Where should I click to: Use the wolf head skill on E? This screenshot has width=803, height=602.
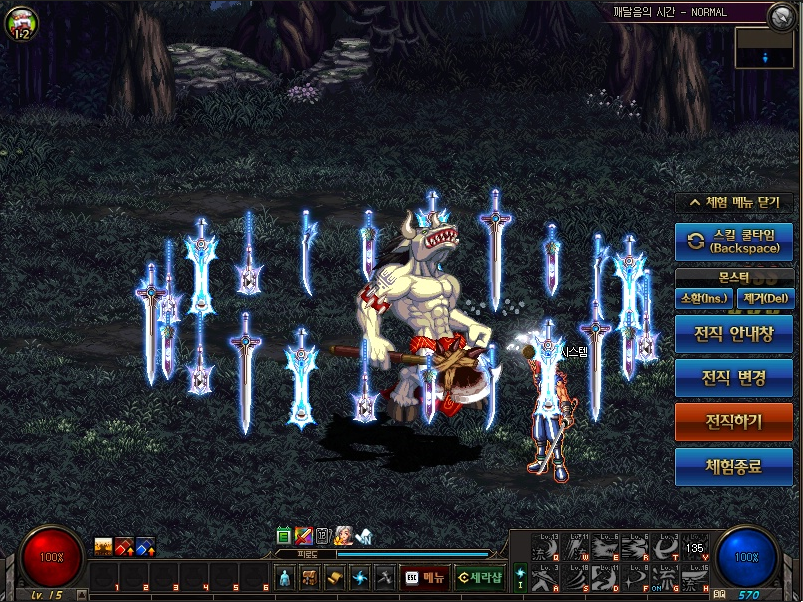(607, 547)
